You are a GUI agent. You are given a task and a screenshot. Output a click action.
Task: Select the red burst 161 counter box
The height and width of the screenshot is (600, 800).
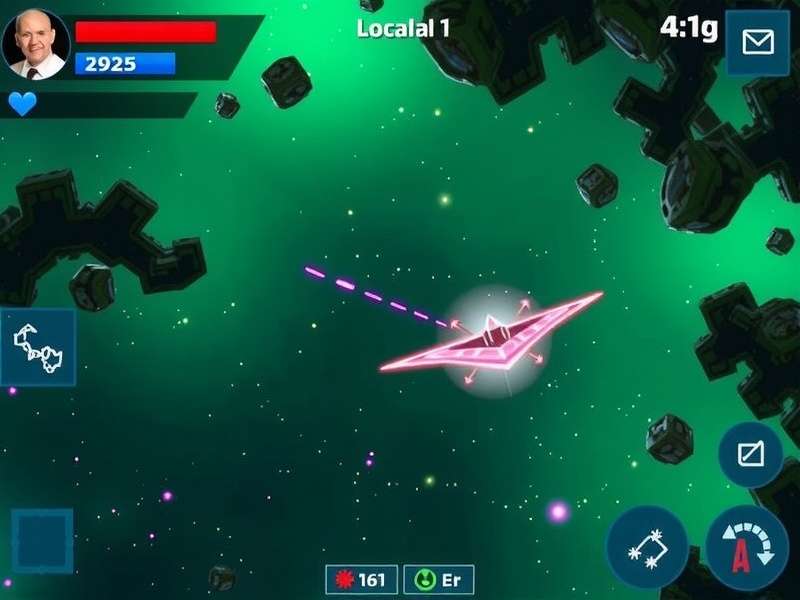point(362,580)
